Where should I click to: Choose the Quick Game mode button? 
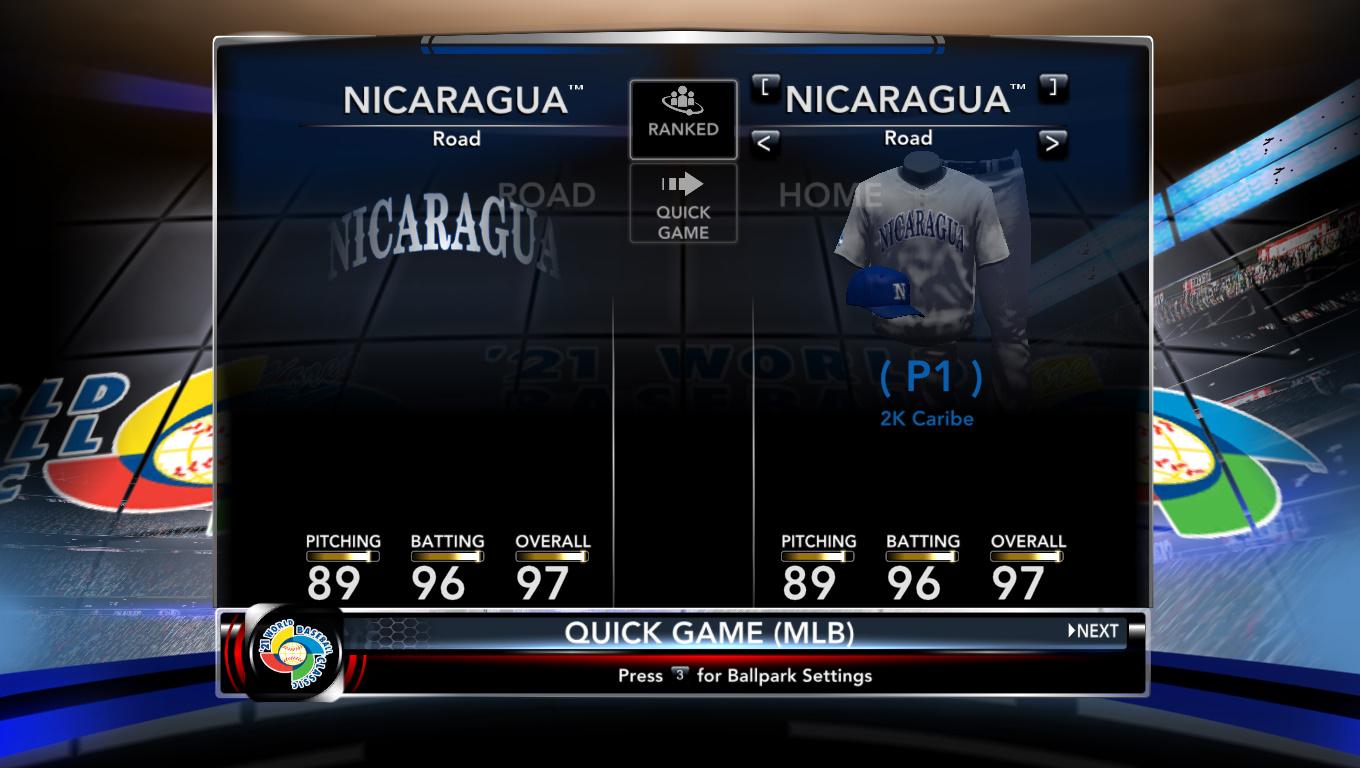(683, 204)
